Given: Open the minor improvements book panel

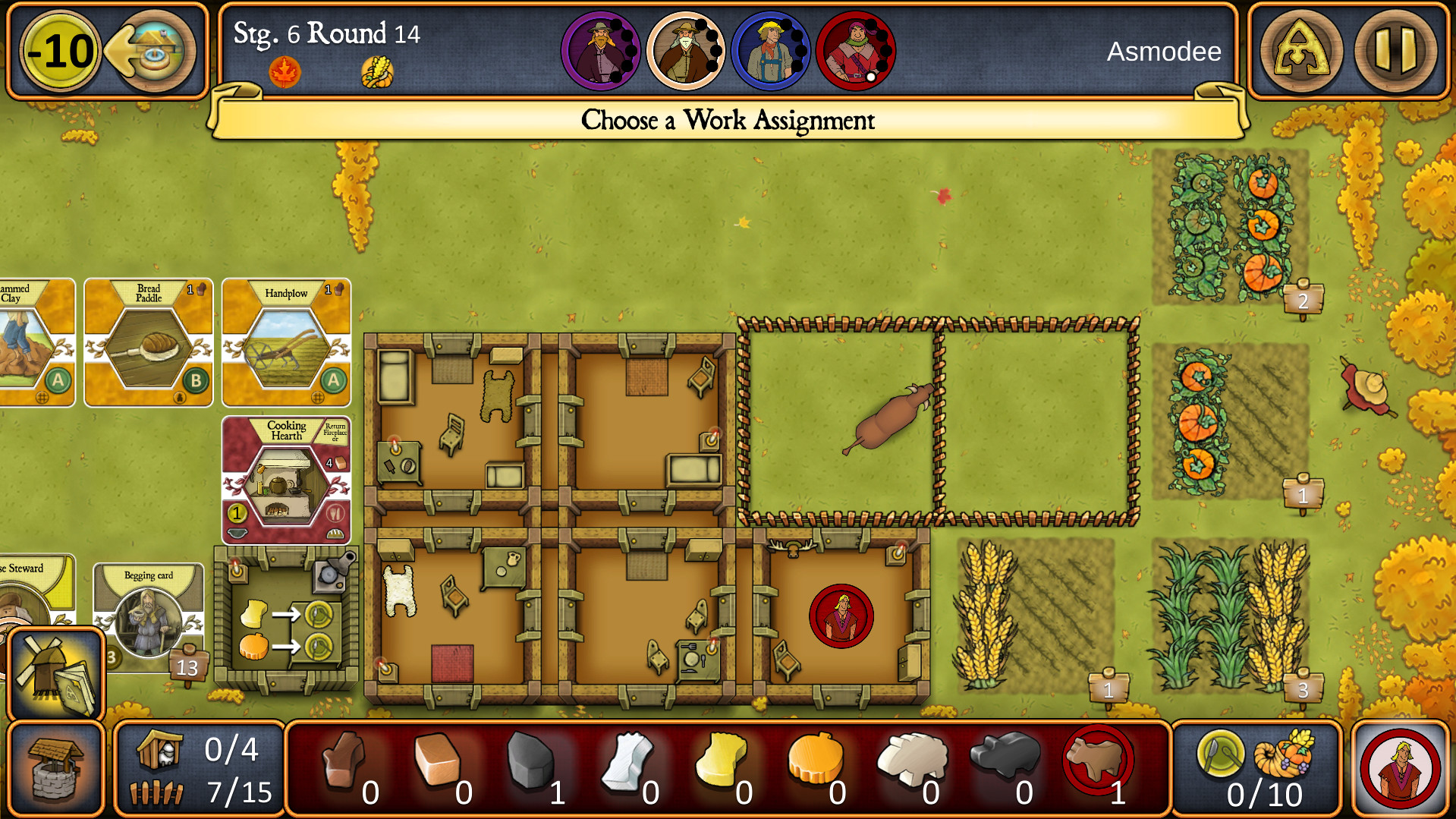Looking at the screenshot, I should click(x=57, y=672).
